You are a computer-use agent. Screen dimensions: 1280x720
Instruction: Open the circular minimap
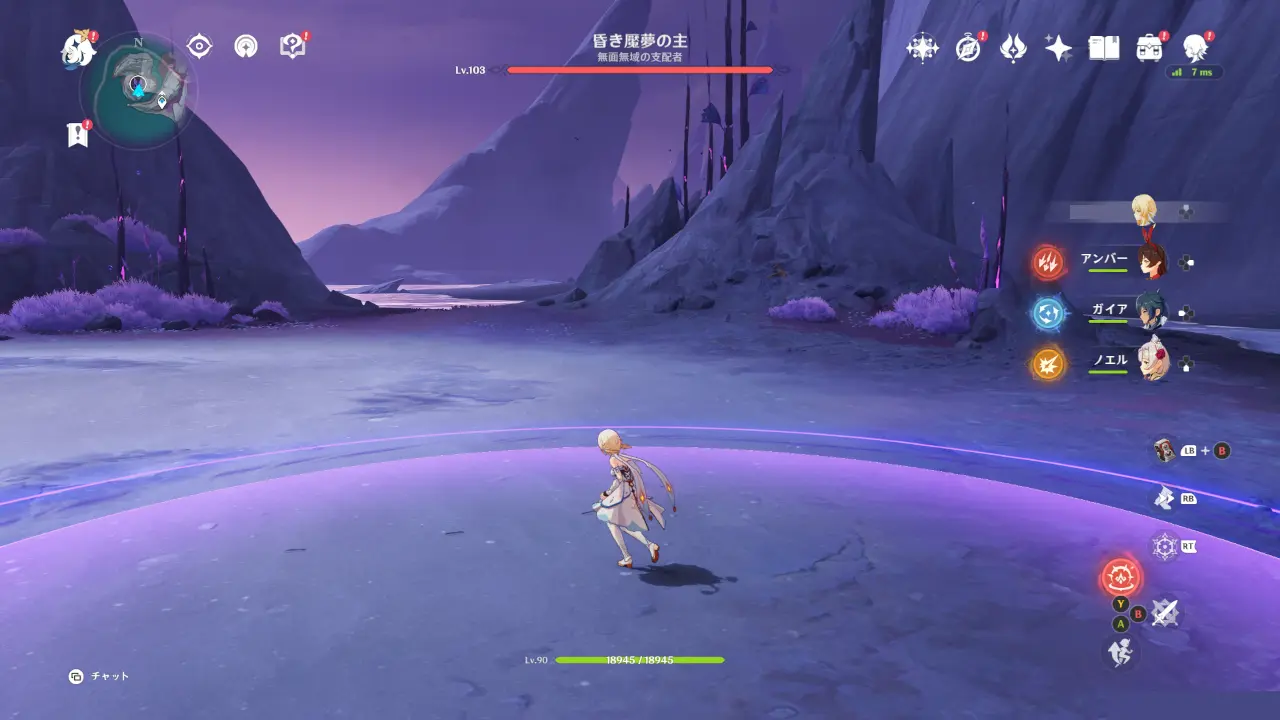pyautogui.click(x=138, y=91)
